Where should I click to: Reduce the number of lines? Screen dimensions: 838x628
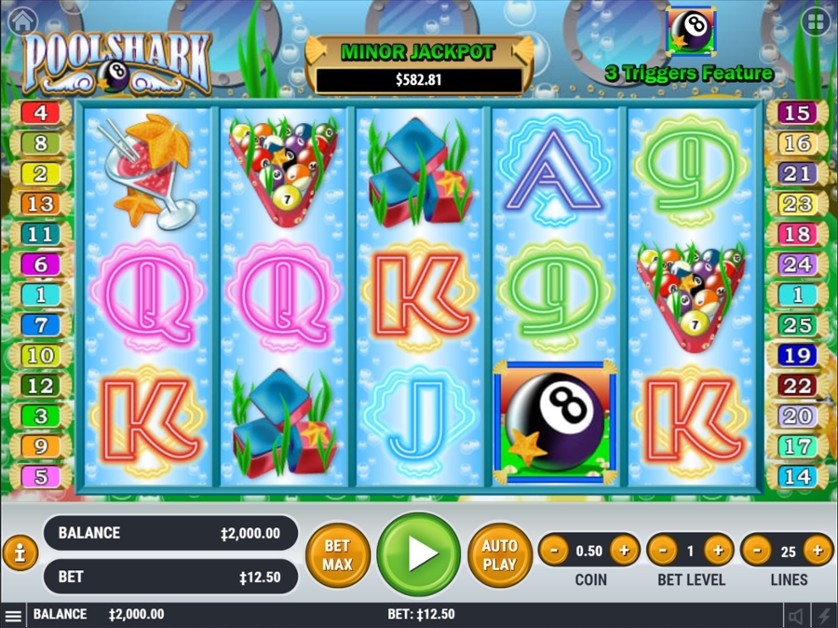coord(757,549)
